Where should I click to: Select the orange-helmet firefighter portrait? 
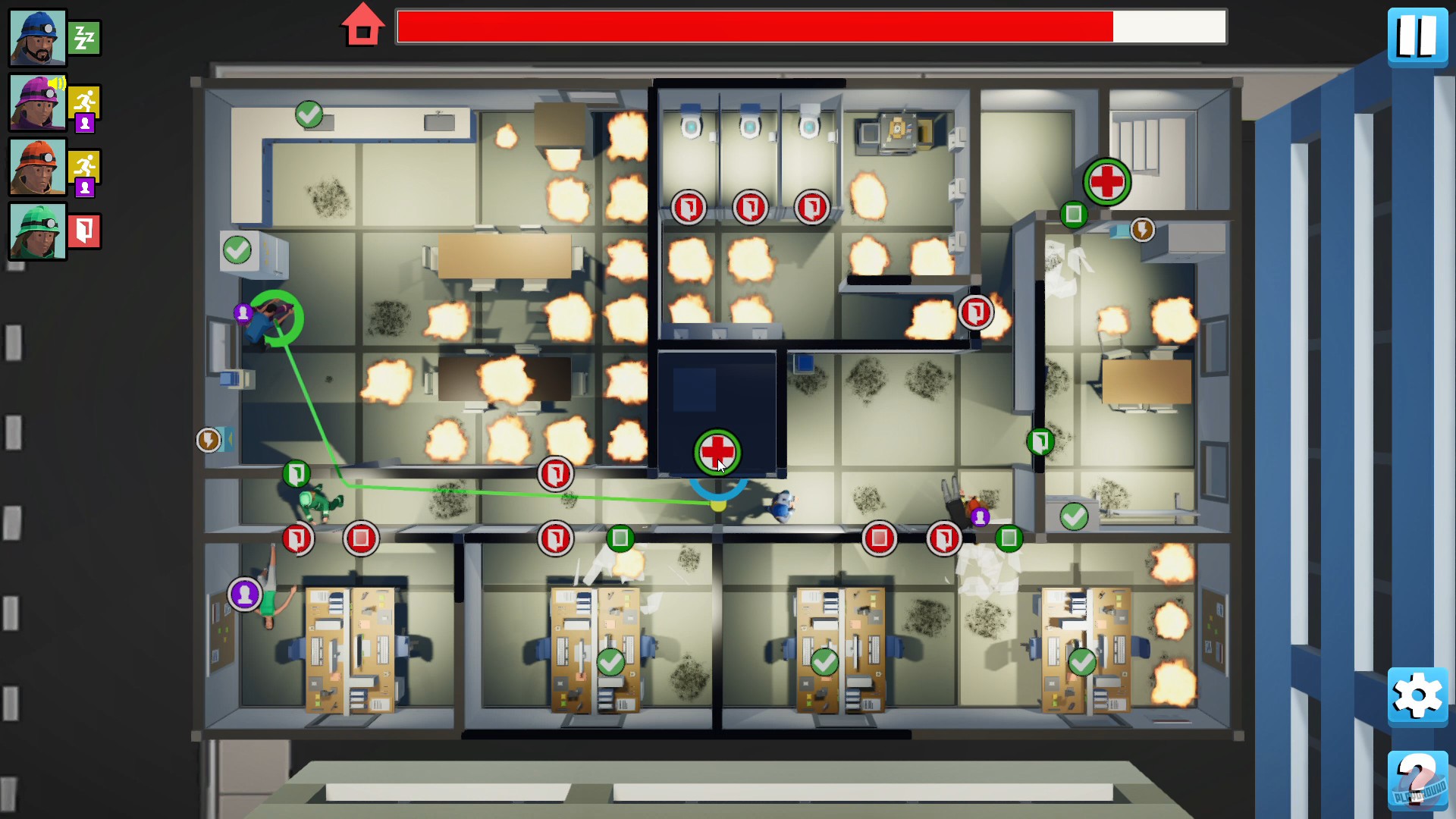pos(36,167)
